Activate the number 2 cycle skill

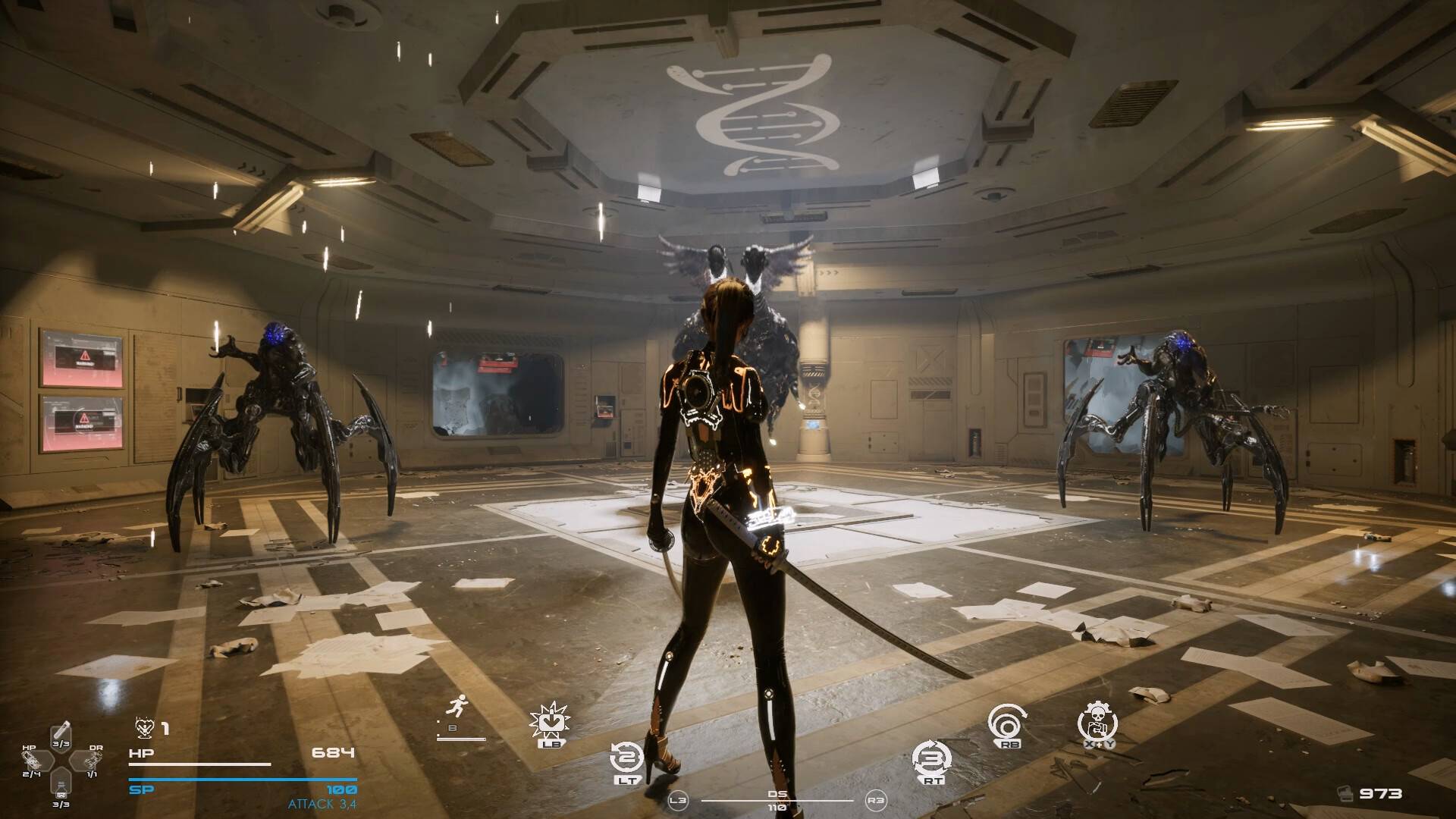(x=627, y=757)
